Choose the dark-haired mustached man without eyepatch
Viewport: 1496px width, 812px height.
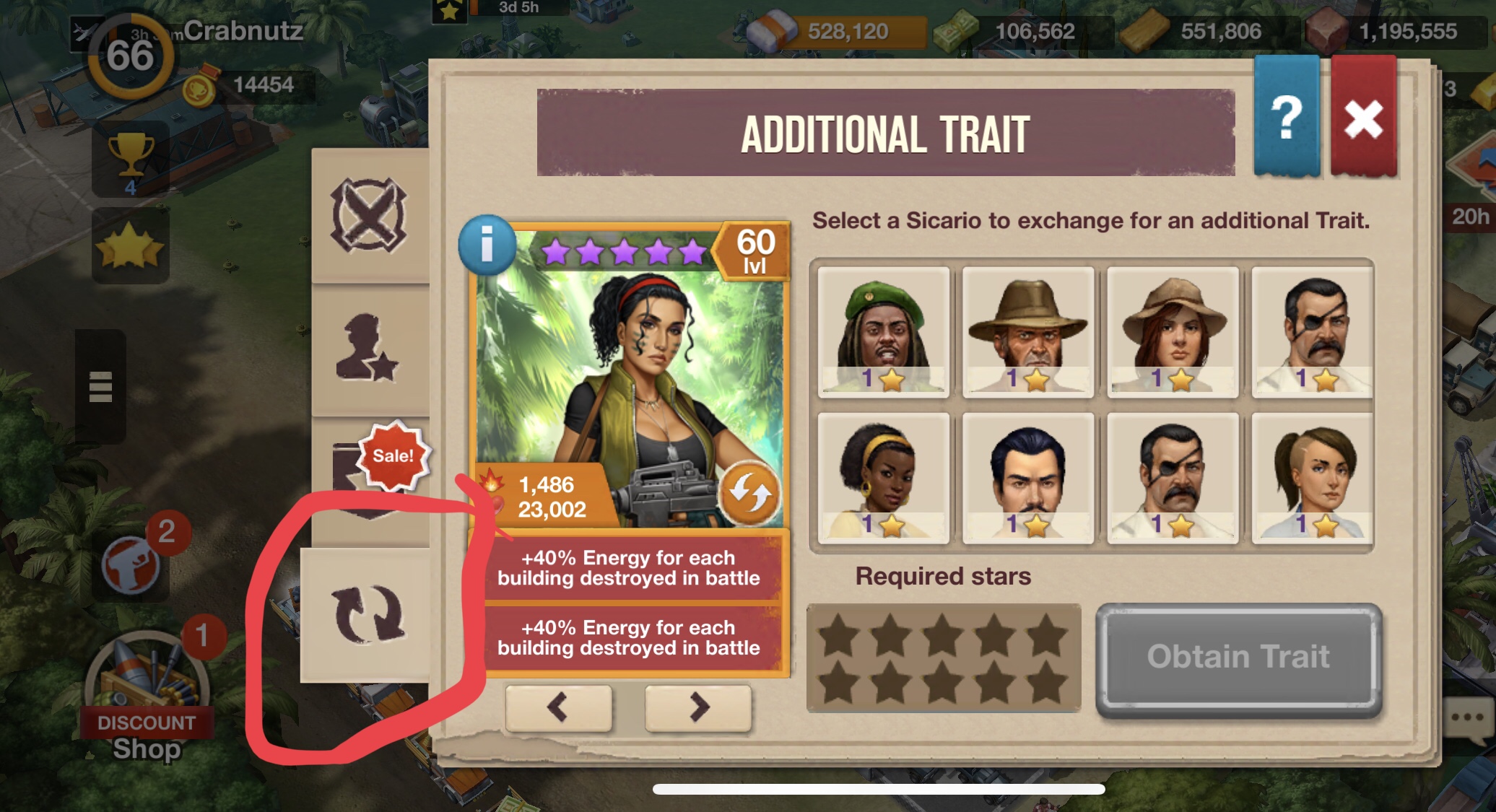tap(1028, 478)
